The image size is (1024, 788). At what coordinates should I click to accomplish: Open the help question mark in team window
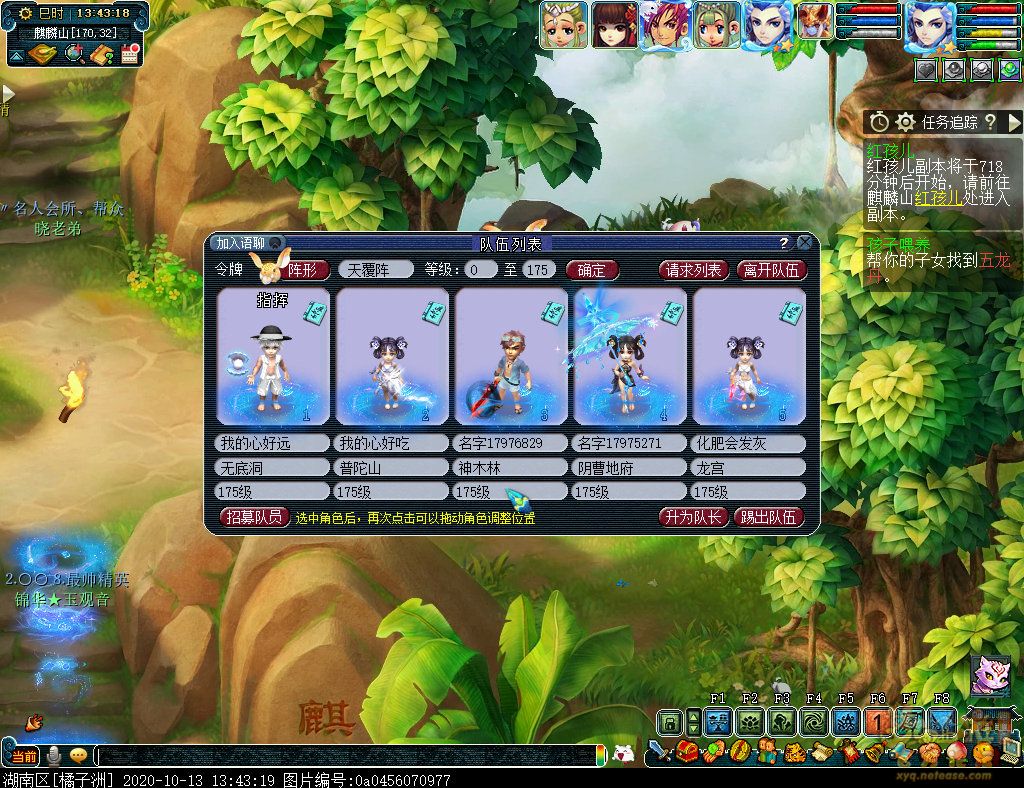(x=784, y=243)
